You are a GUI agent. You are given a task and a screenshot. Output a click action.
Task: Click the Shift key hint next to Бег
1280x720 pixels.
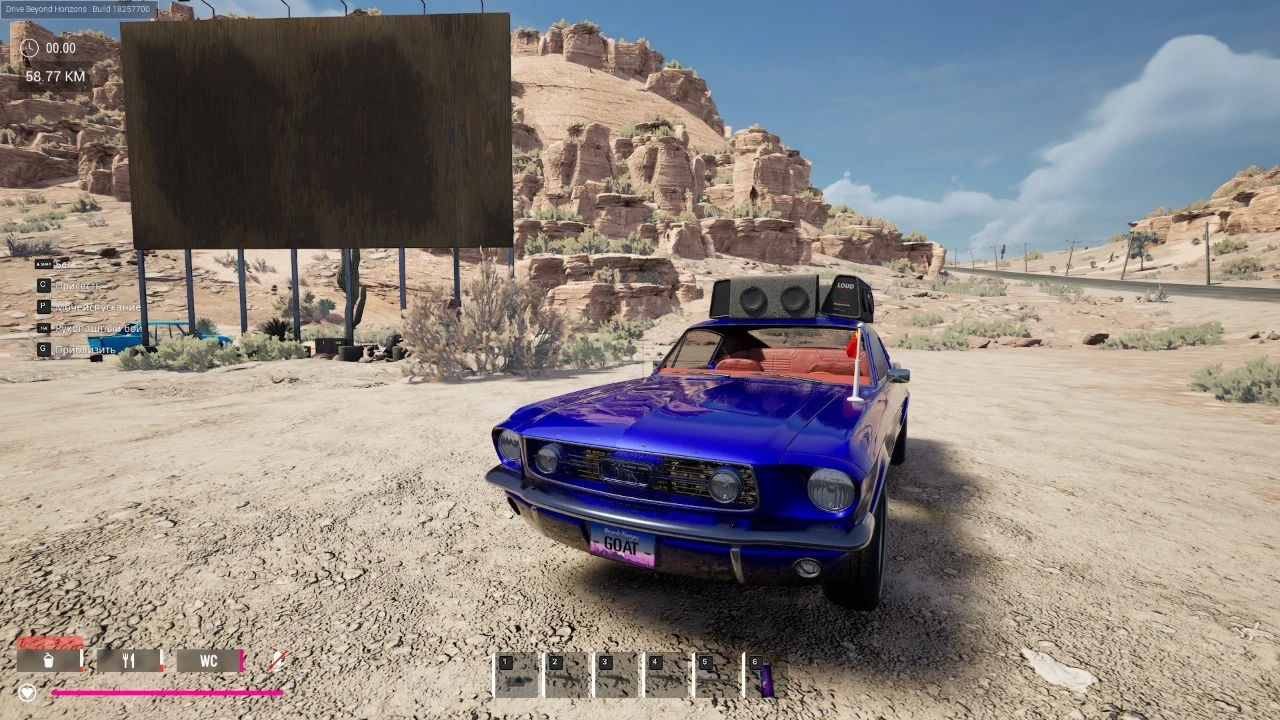click(42, 262)
